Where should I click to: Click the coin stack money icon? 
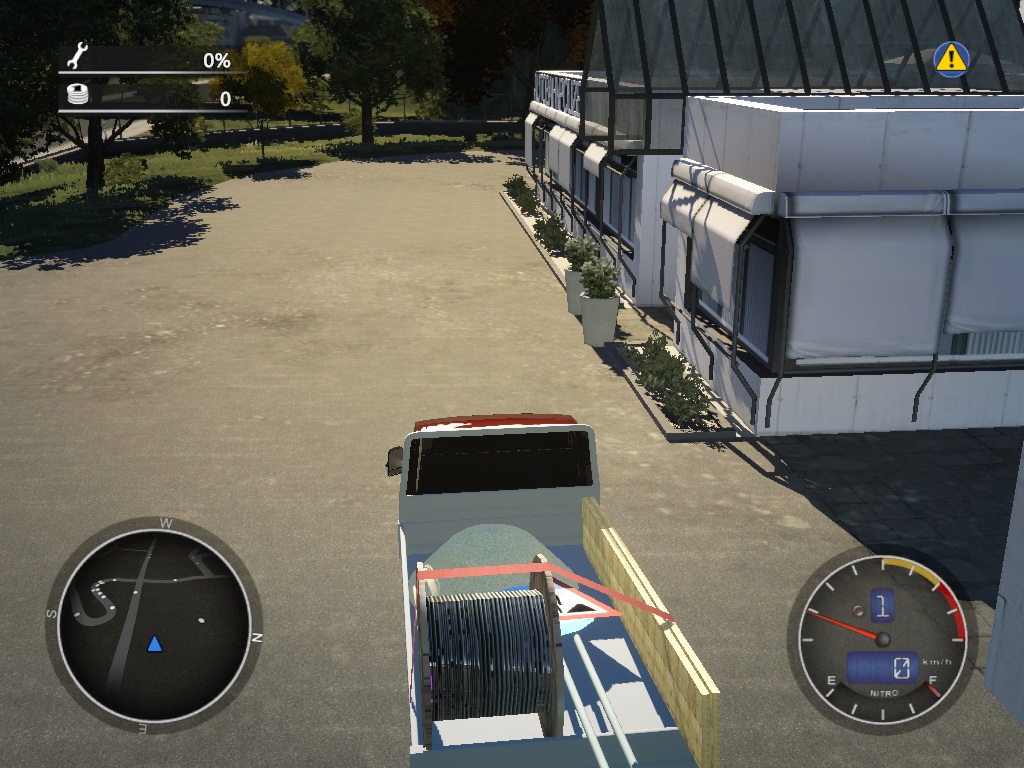77,96
